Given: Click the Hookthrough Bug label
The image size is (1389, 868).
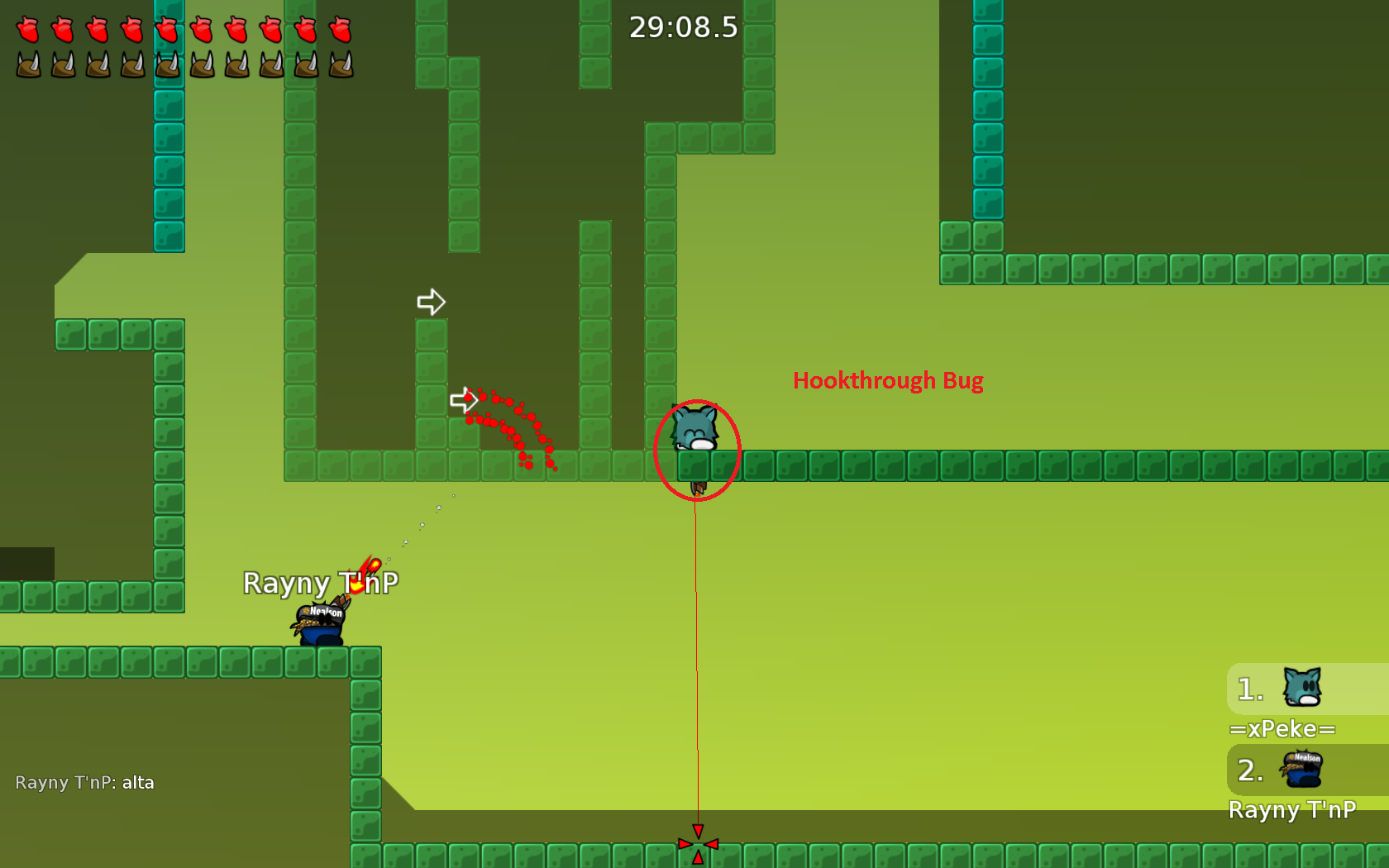Looking at the screenshot, I should click(888, 381).
